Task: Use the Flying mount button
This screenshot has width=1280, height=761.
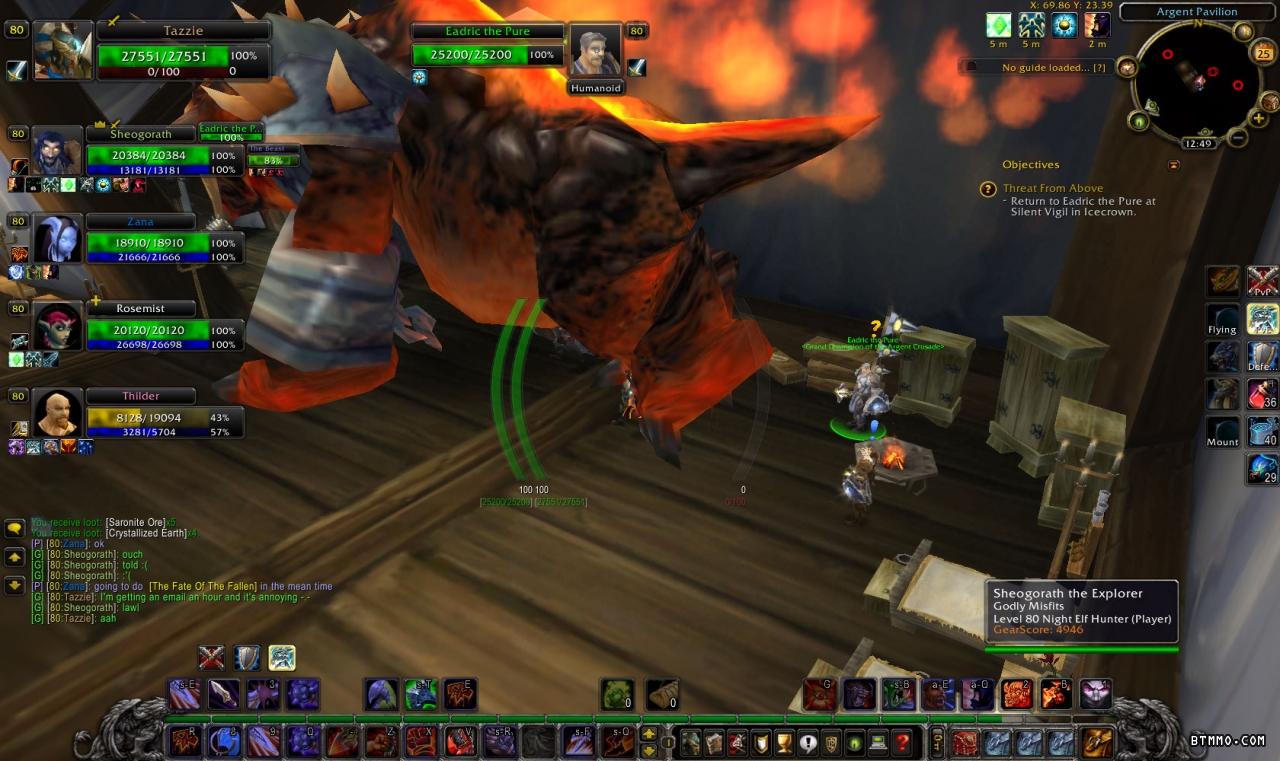Action: 1223,320
